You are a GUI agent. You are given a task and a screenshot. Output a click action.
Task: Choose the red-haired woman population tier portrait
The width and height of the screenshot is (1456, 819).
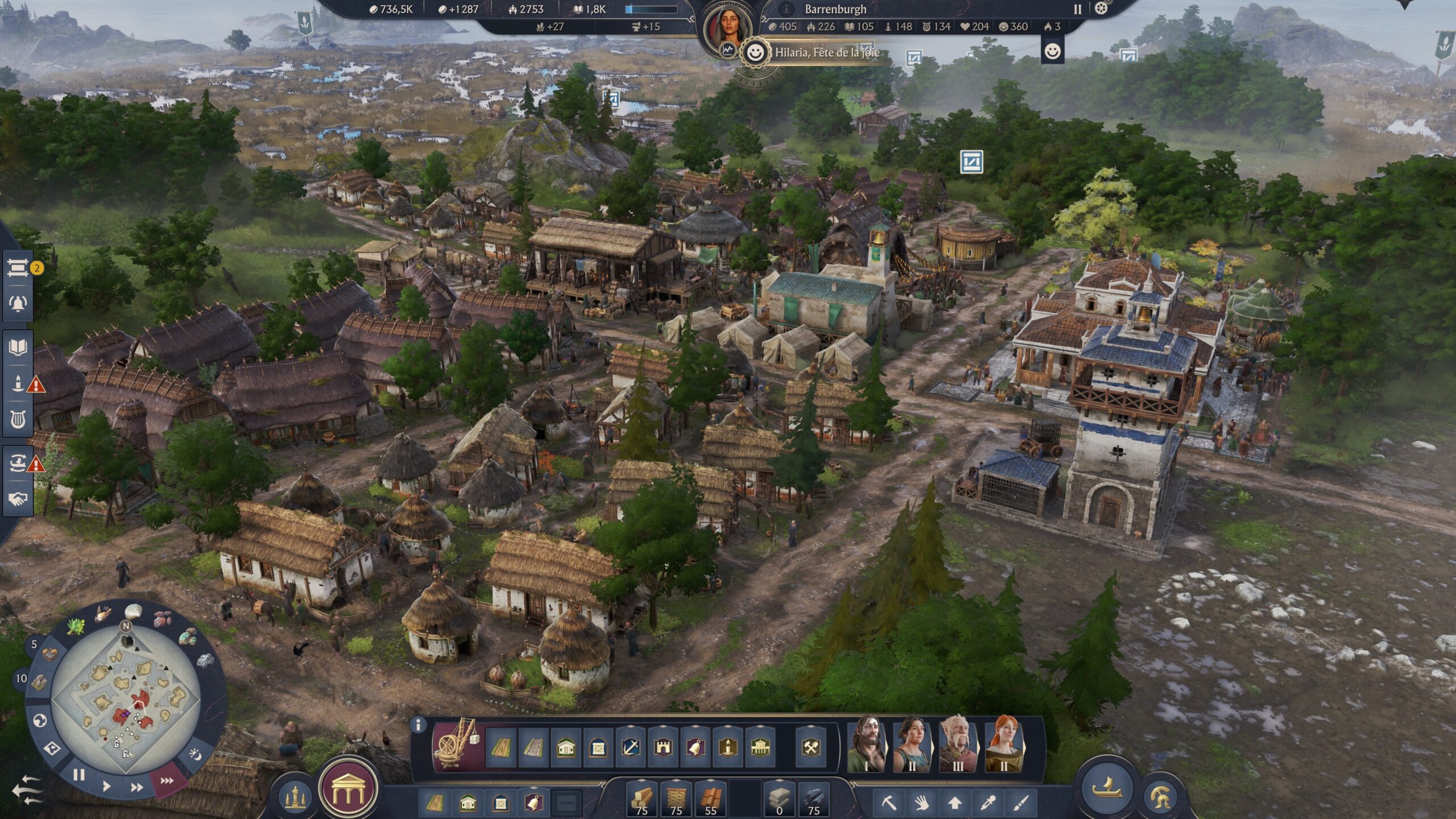[x=1003, y=744]
